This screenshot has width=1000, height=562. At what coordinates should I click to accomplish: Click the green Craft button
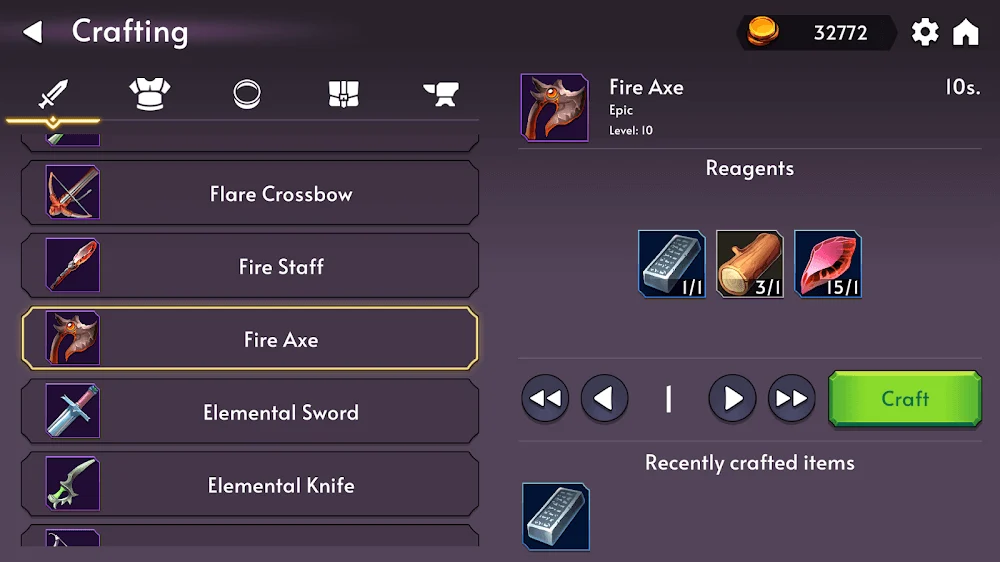coord(905,399)
